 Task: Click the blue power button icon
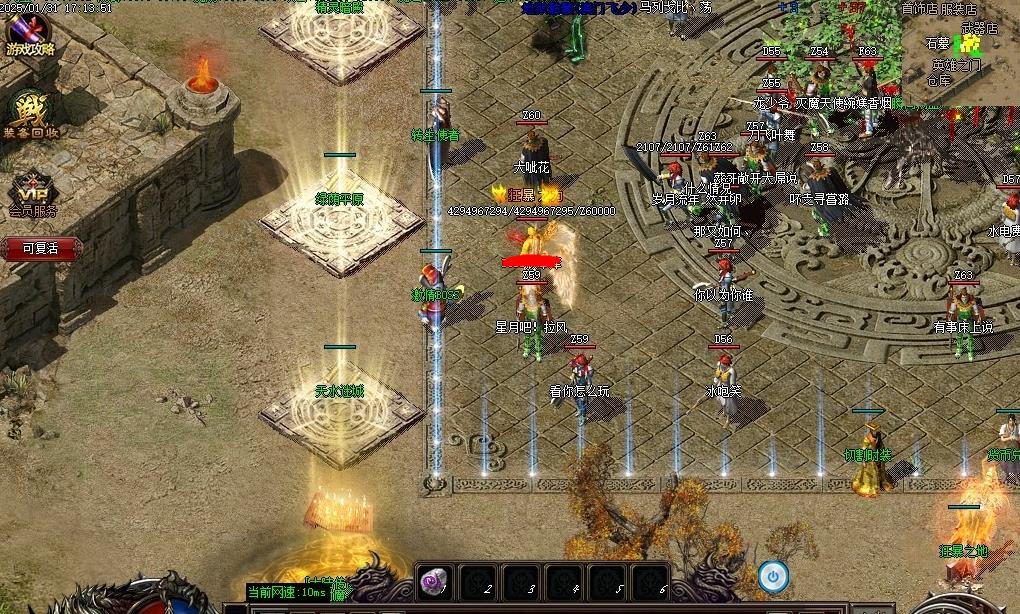click(x=773, y=576)
